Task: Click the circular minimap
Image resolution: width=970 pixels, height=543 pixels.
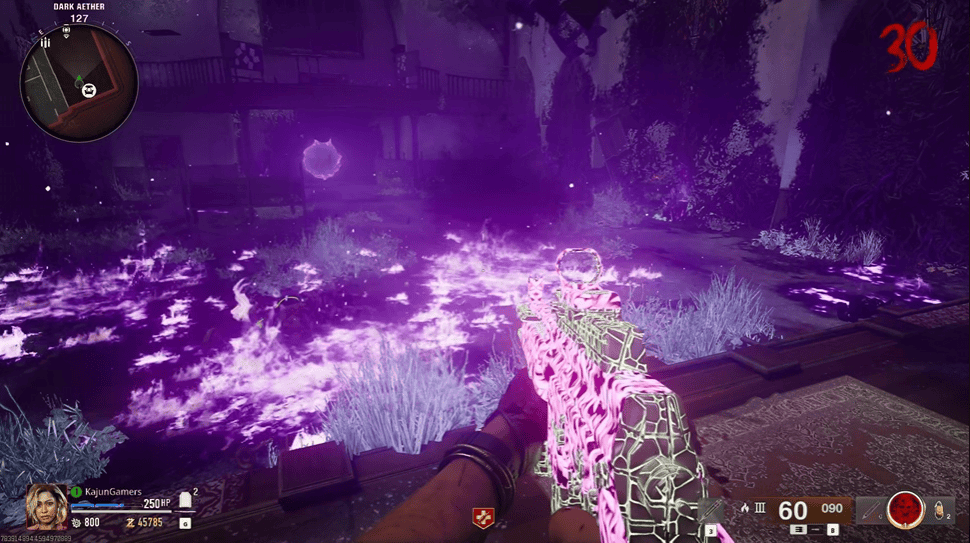Action: click(79, 83)
